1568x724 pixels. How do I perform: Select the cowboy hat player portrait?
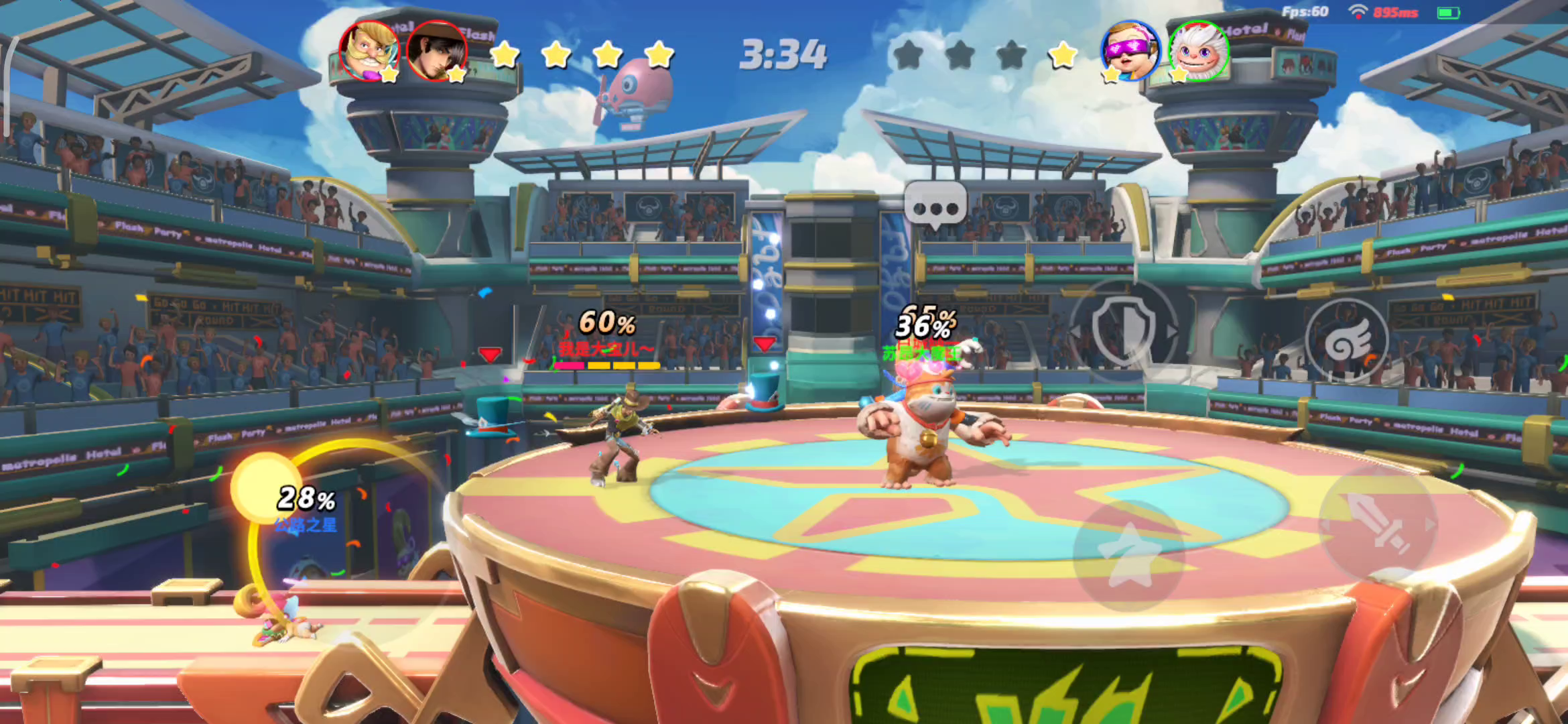tap(436, 52)
